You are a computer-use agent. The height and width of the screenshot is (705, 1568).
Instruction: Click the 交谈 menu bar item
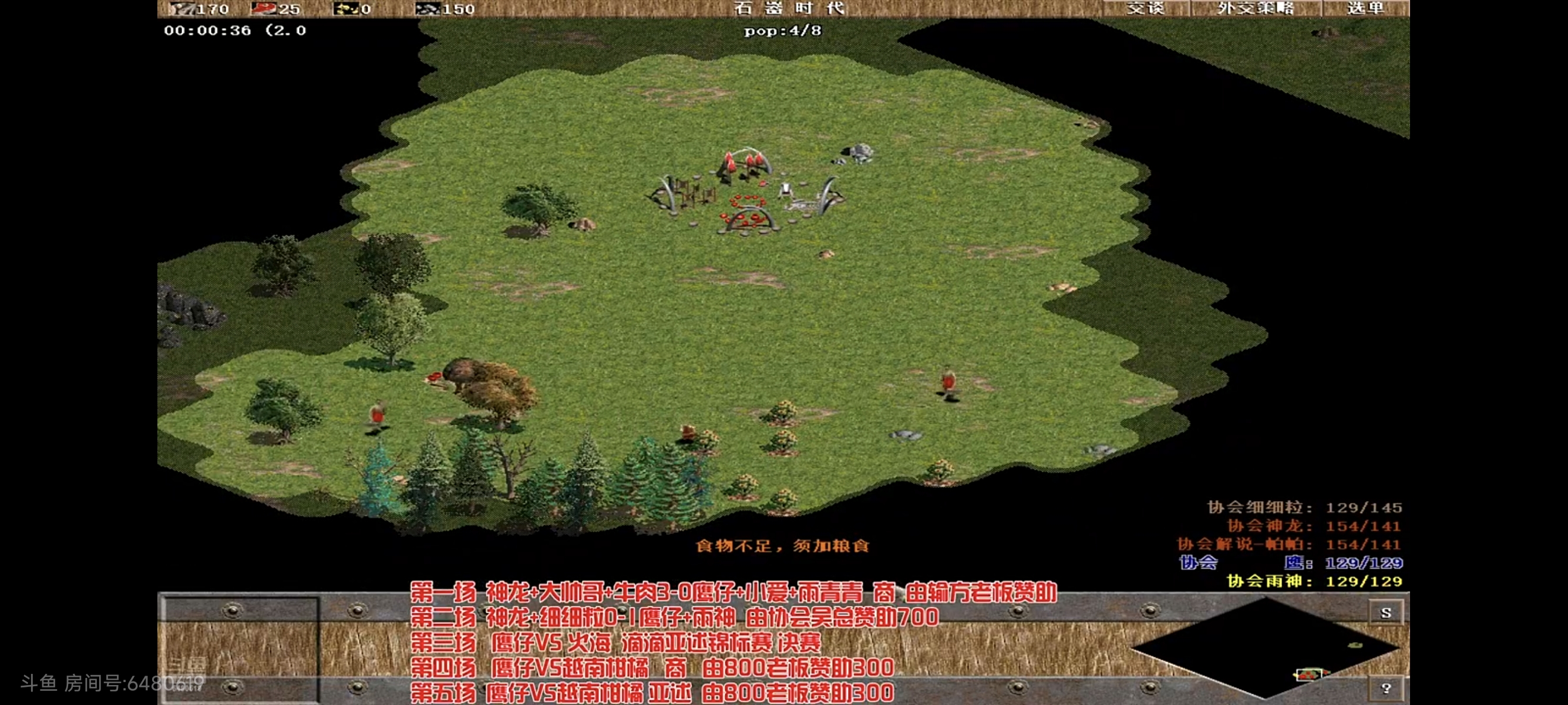1148,9
